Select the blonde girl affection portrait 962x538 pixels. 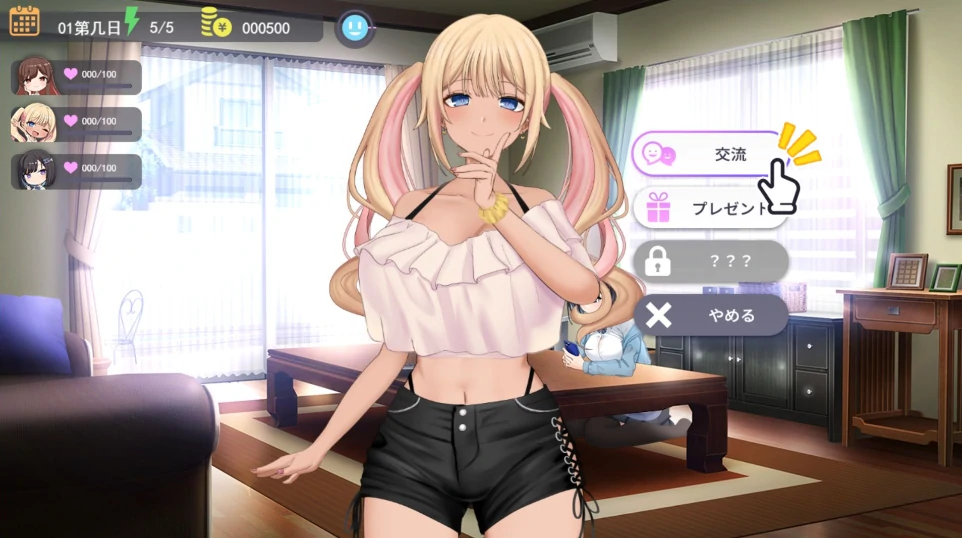(x=35, y=123)
